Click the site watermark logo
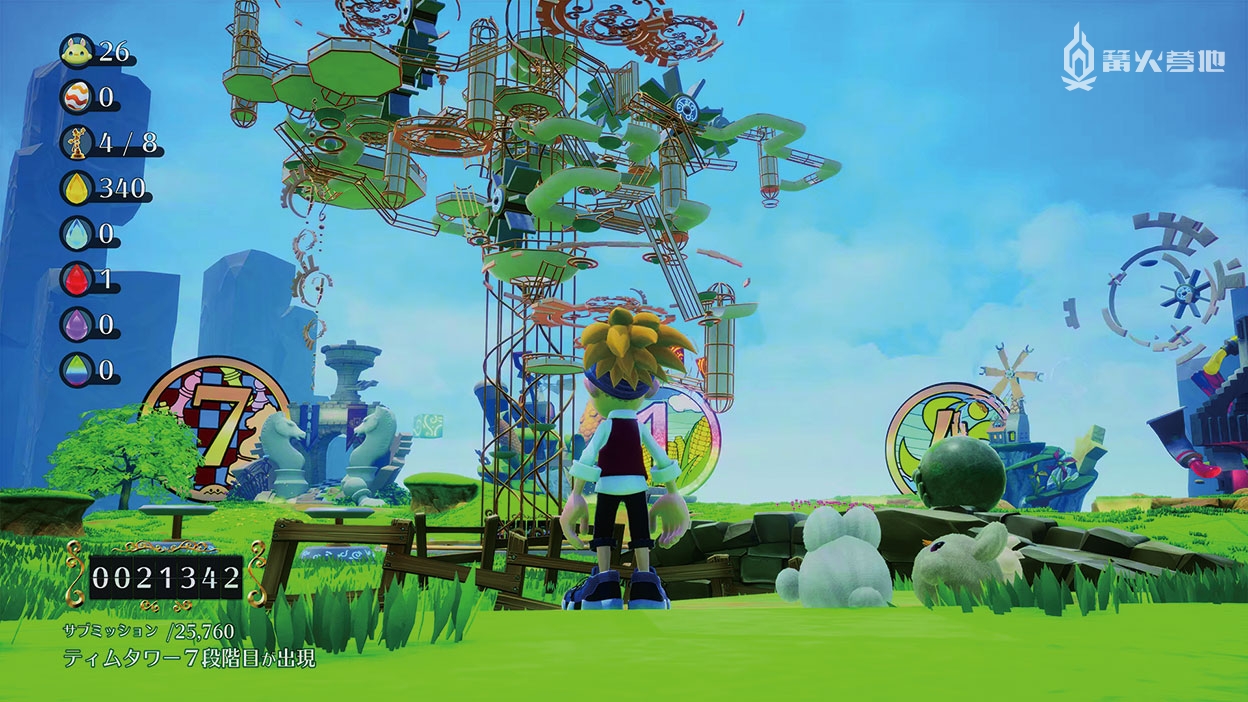The height and width of the screenshot is (702, 1248). pyautogui.click(x=1143, y=59)
